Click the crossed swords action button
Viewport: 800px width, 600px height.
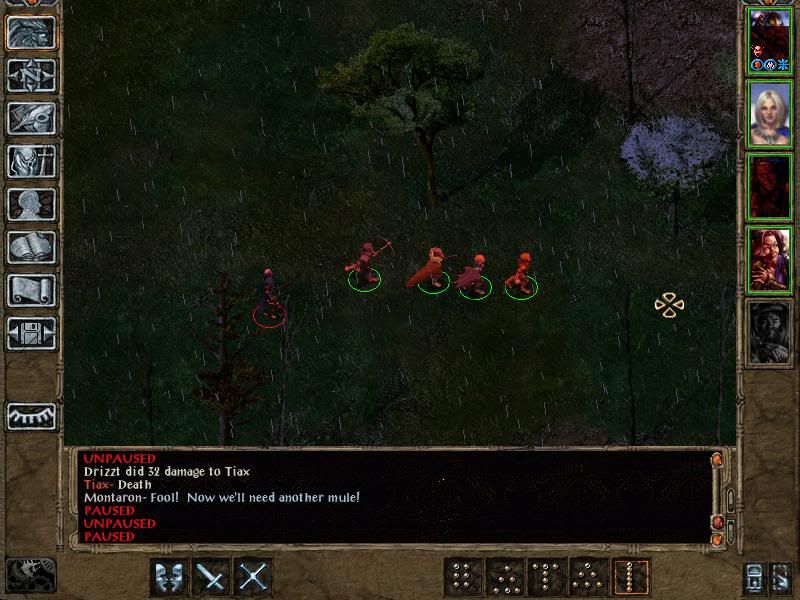click(254, 577)
